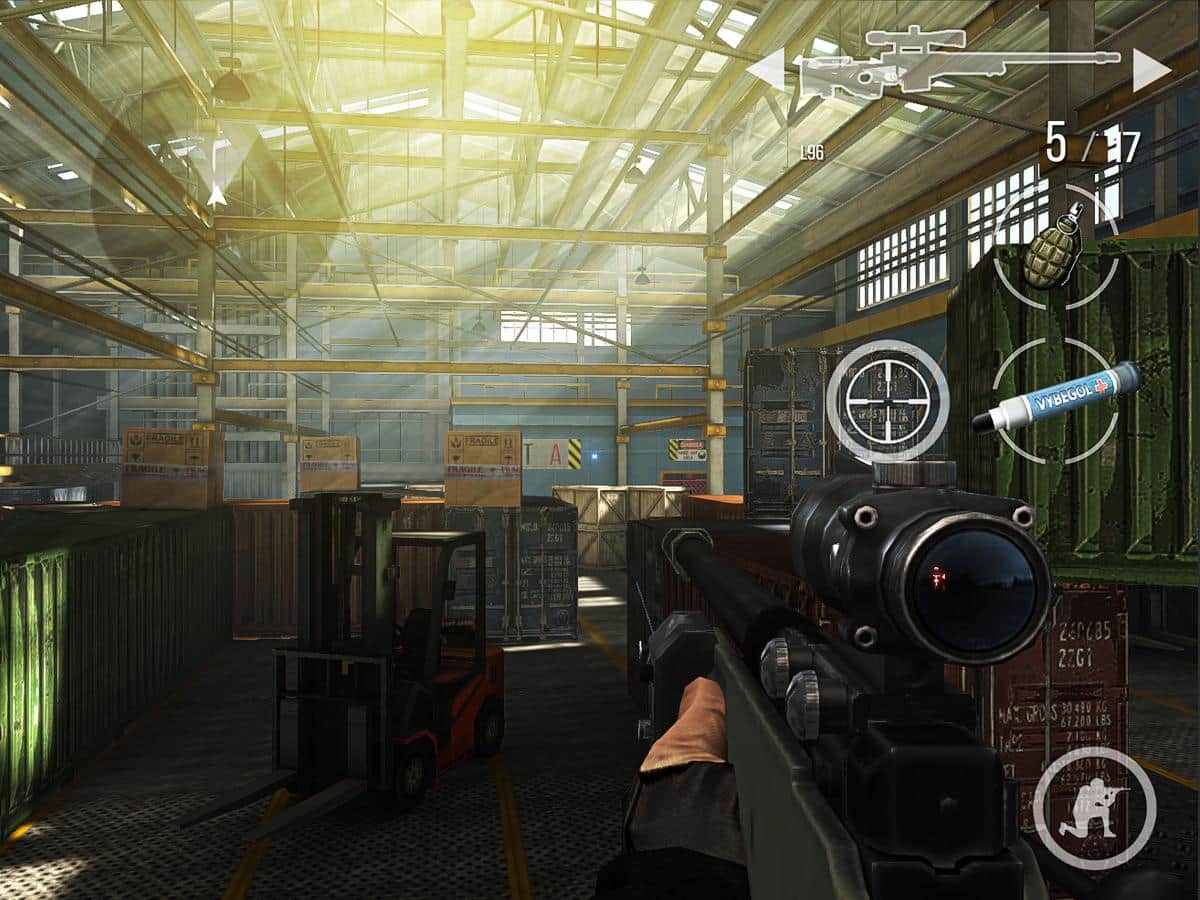Tap the L96 sniper rifle weapon icon
Viewport: 1200px width, 900px height.
click(958, 66)
